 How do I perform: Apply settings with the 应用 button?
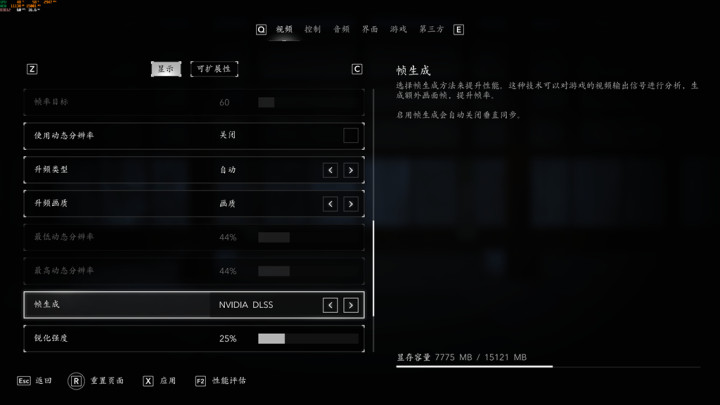click(x=160, y=381)
